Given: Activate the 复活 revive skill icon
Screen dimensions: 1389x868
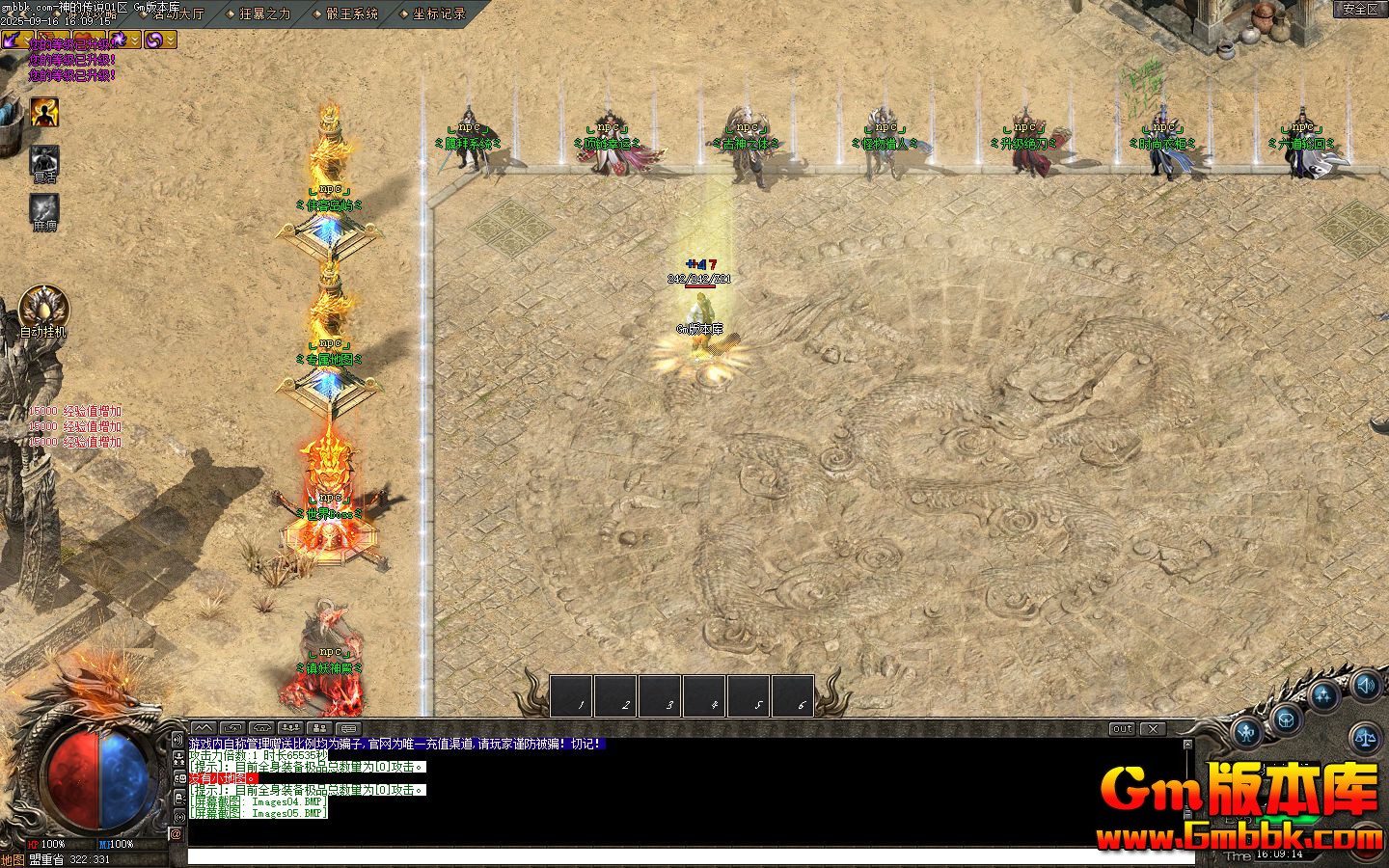Looking at the screenshot, I should click(x=44, y=161).
